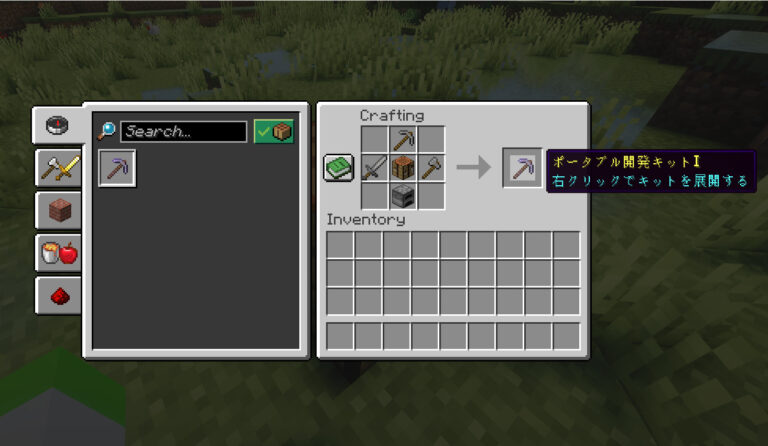768x446 pixels.
Task: Toggle the craftable-only recipe filter
Action: coord(273,131)
